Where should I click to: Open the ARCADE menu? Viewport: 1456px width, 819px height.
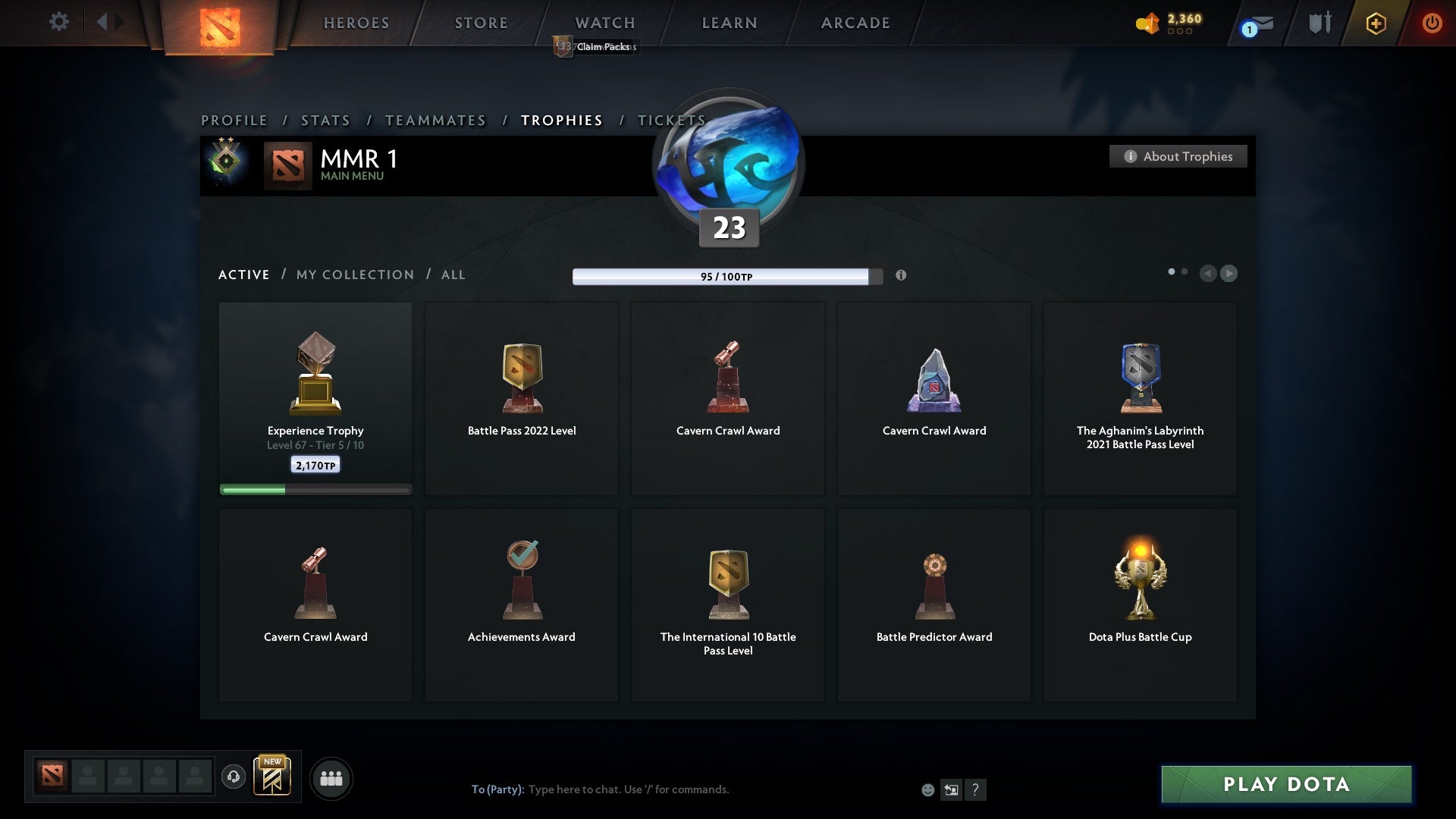[854, 23]
